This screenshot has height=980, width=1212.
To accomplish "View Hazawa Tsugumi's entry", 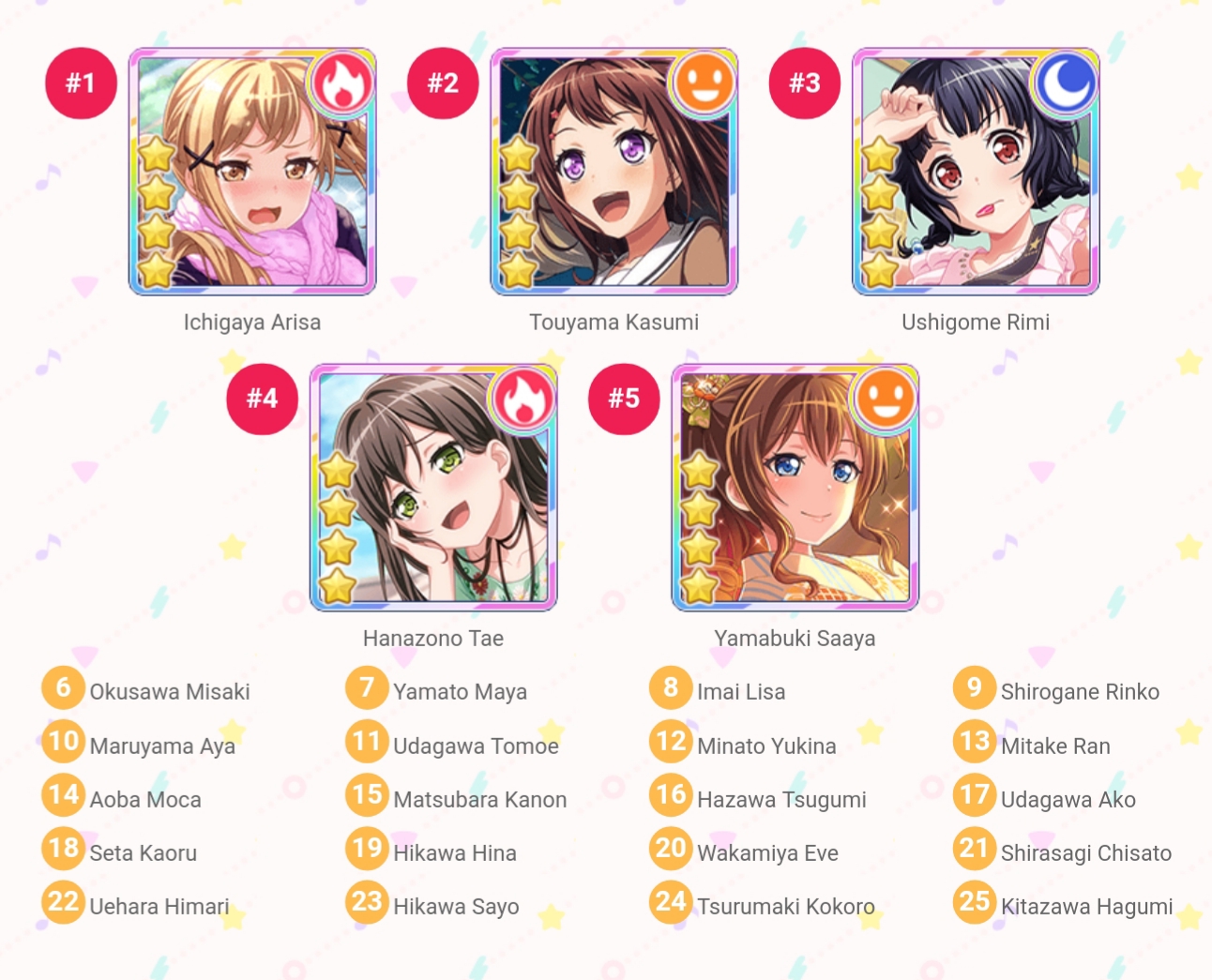I will coord(780,800).
